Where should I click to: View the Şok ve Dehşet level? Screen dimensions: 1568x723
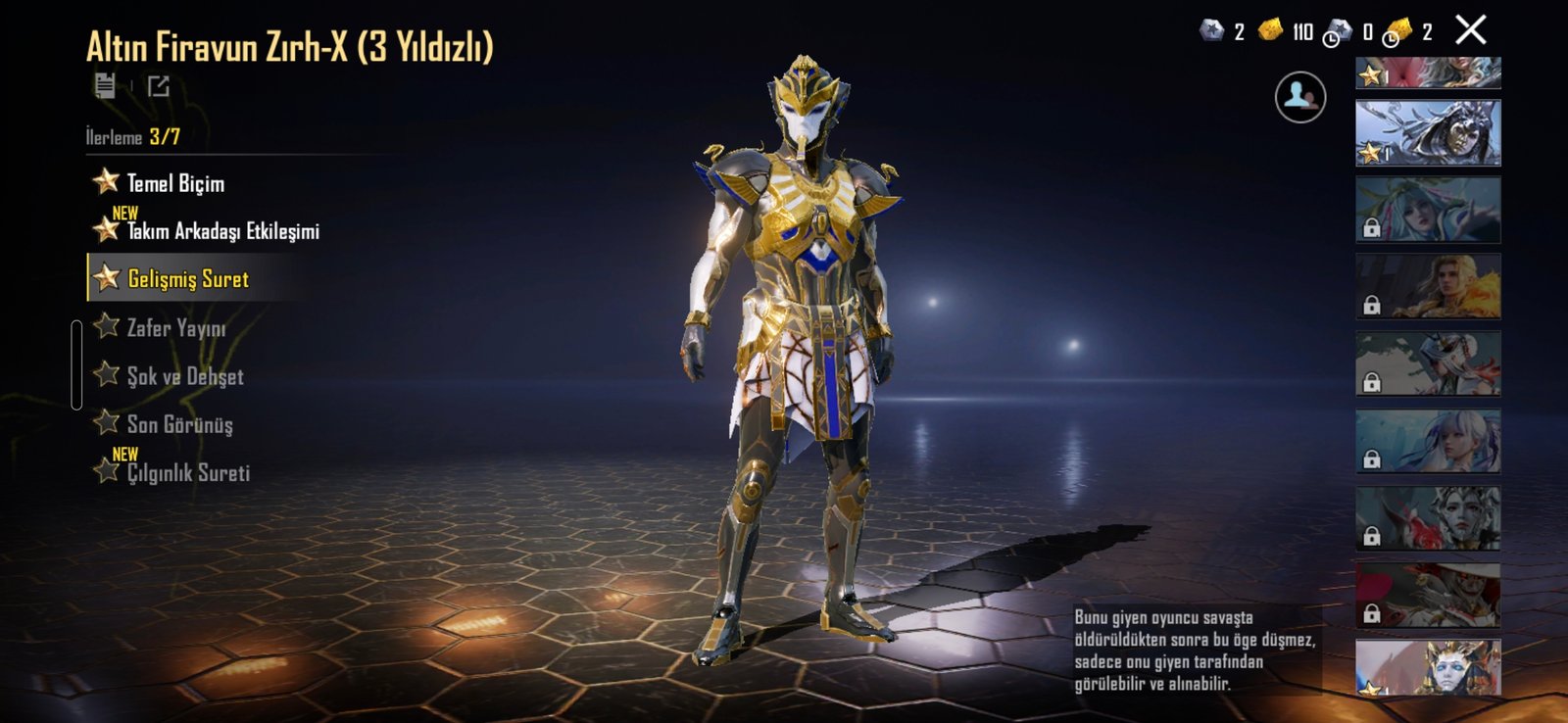[184, 376]
